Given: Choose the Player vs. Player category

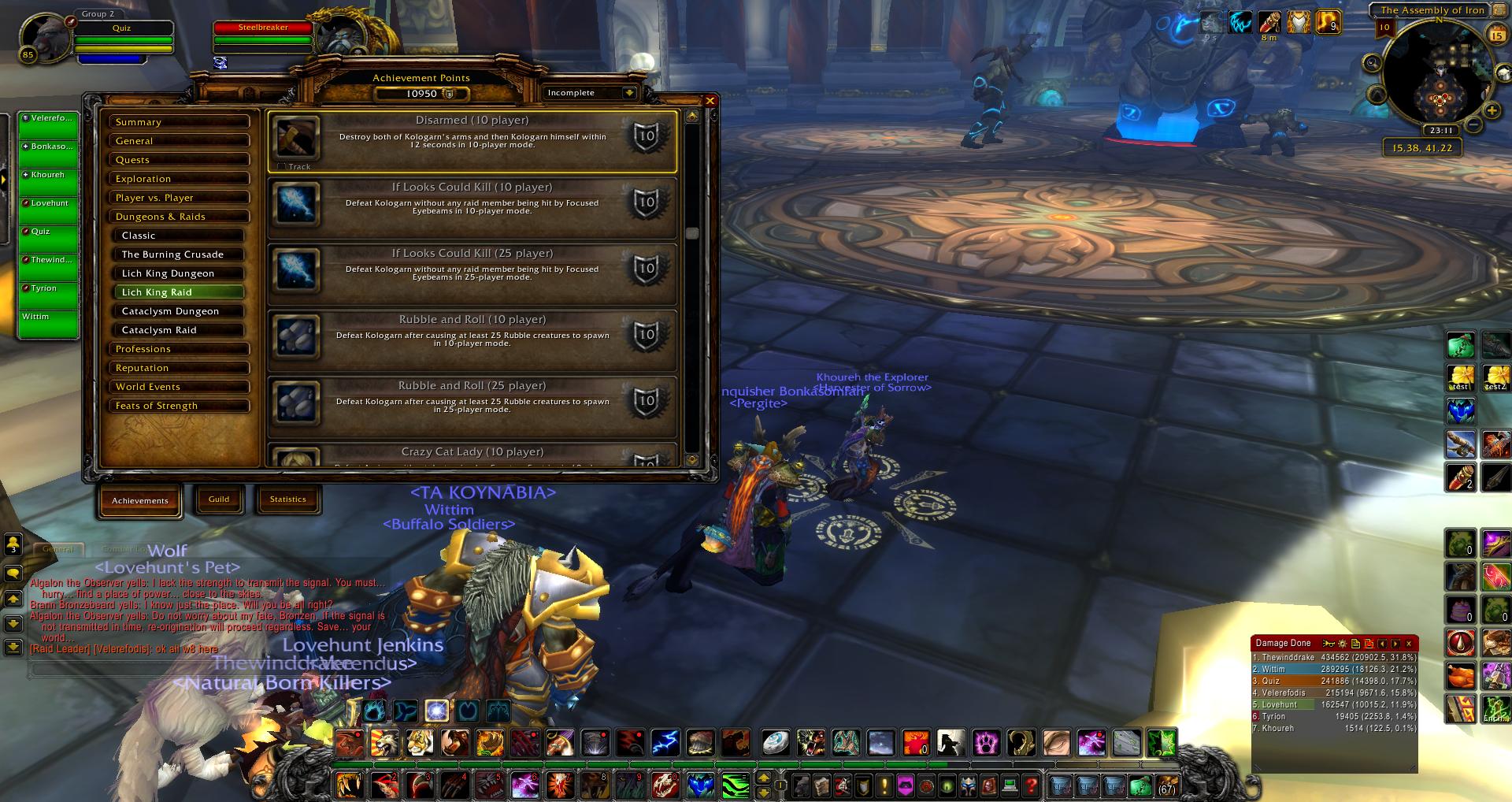Looking at the screenshot, I should pyautogui.click(x=179, y=198).
